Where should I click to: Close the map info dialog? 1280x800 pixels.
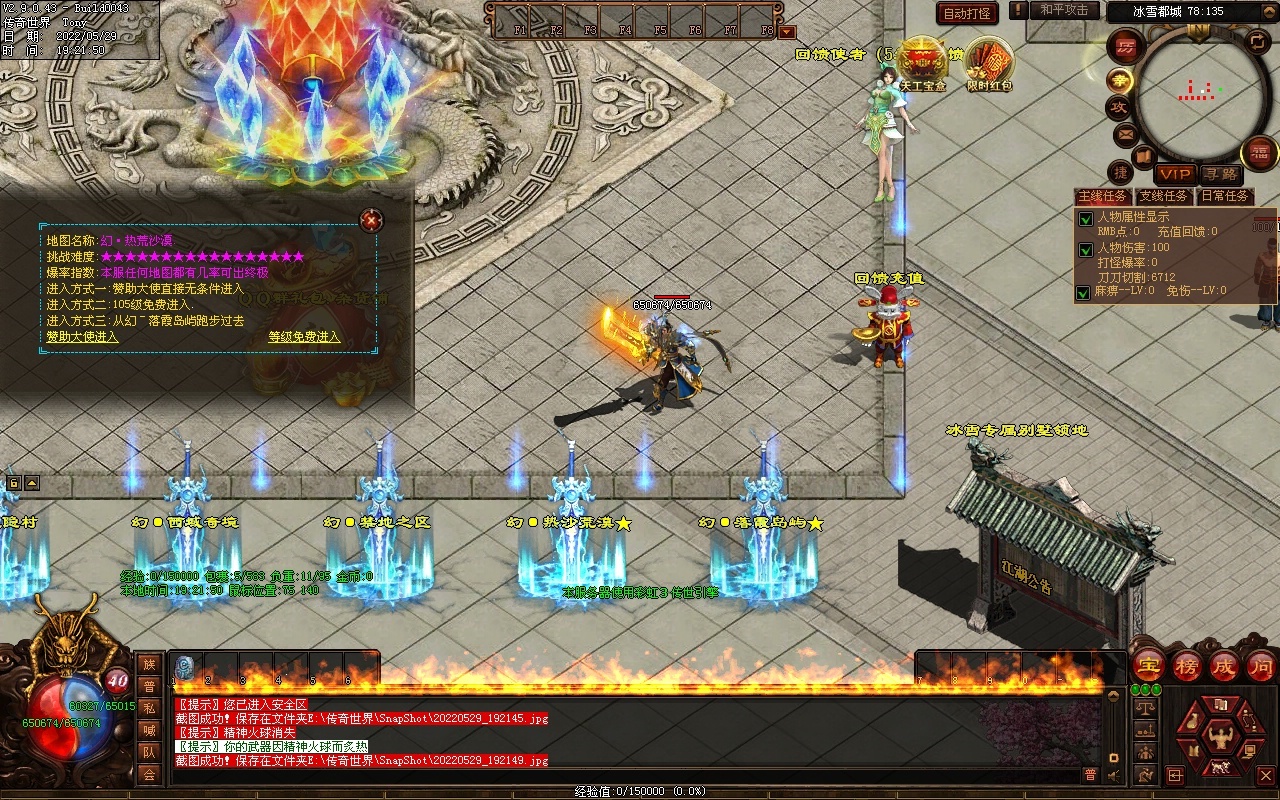371,219
